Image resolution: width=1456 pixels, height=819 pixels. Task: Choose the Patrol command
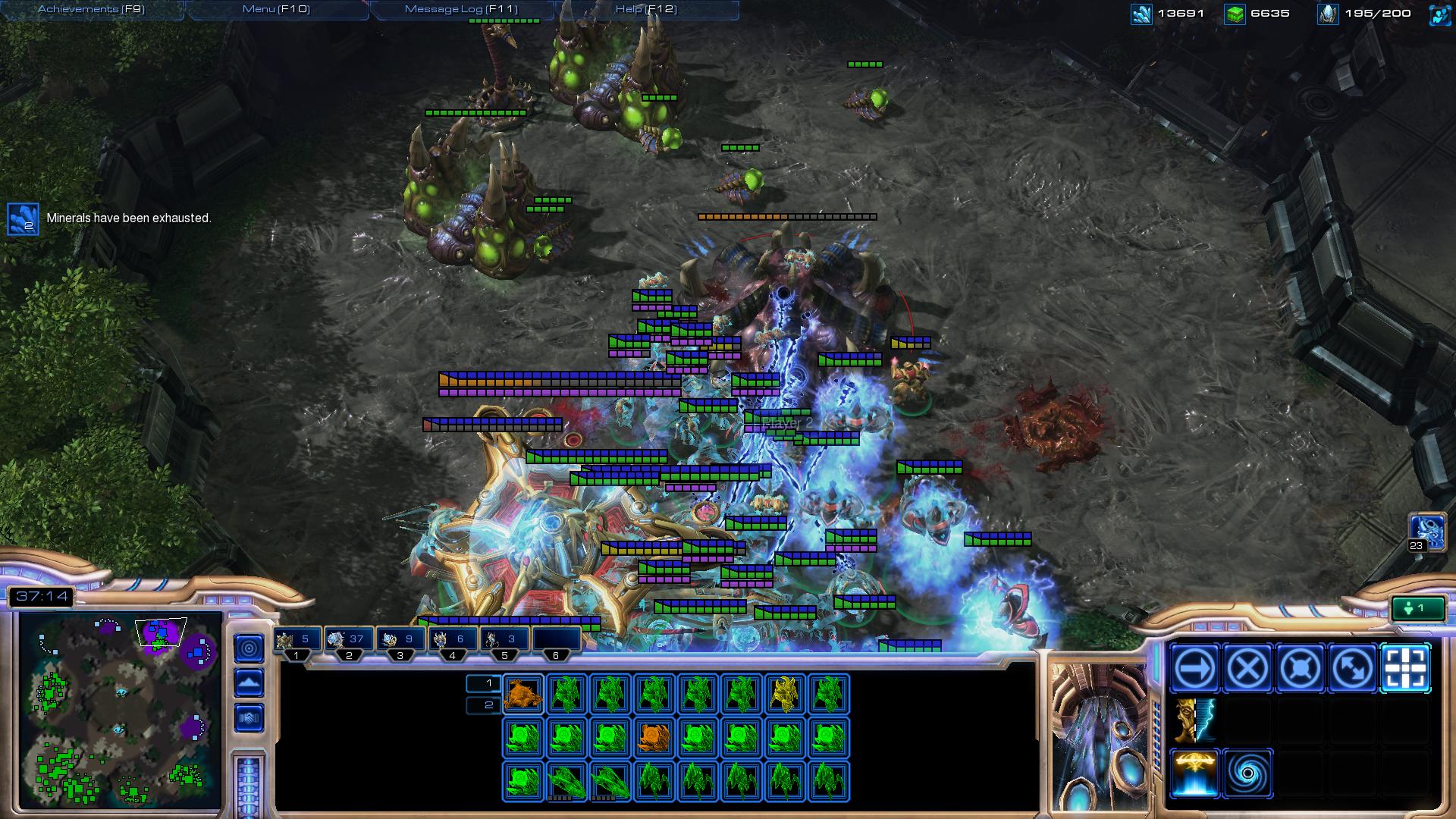point(1352,669)
